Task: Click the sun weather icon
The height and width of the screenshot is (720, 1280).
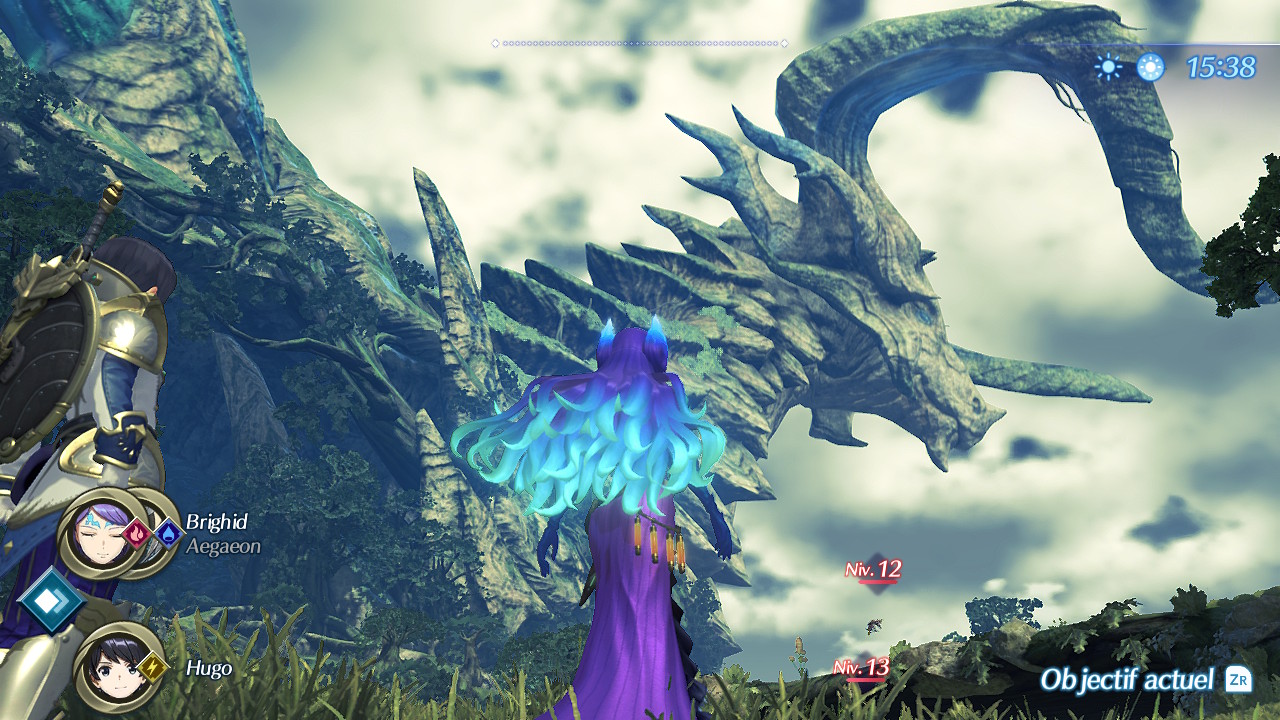Action: (x=1108, y=67)
